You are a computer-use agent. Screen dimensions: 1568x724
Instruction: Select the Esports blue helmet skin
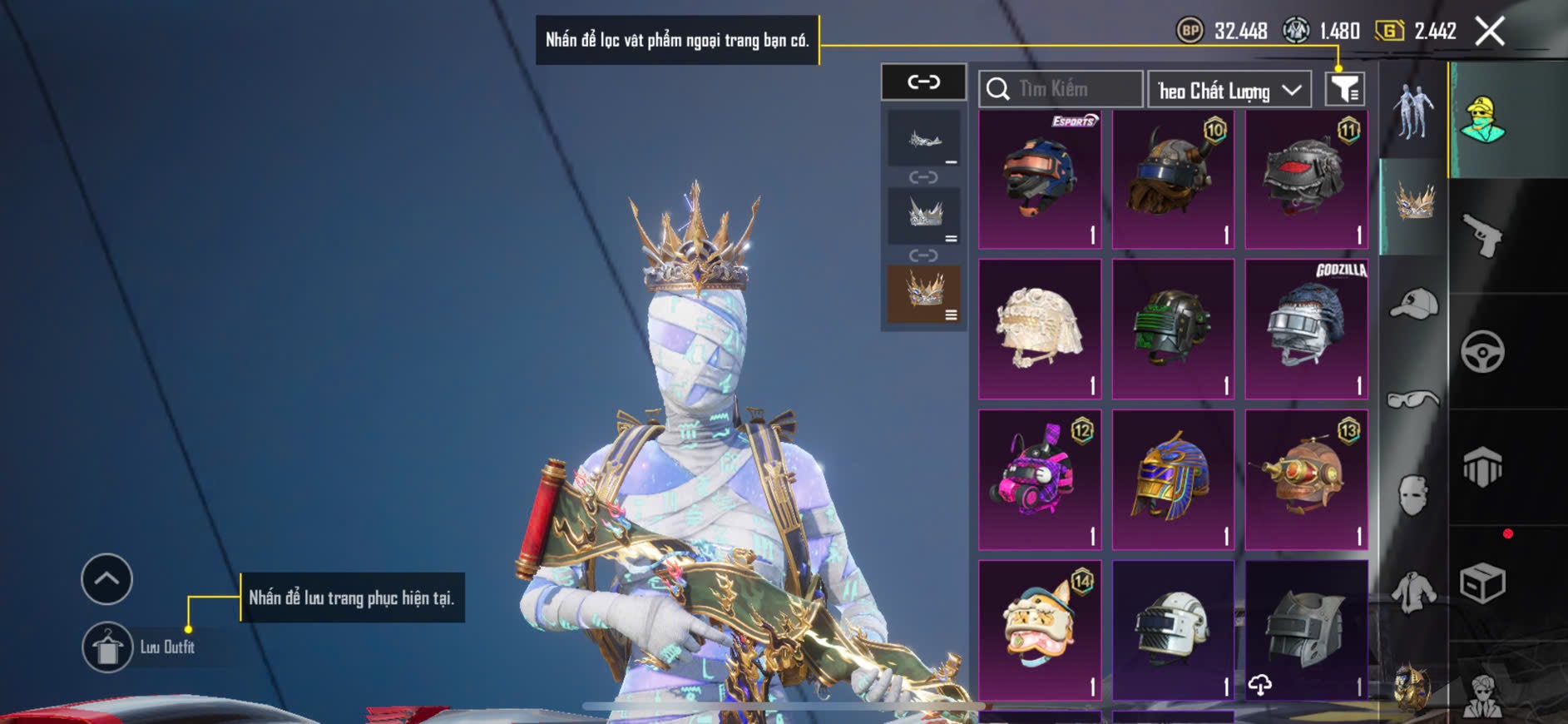1040,180
